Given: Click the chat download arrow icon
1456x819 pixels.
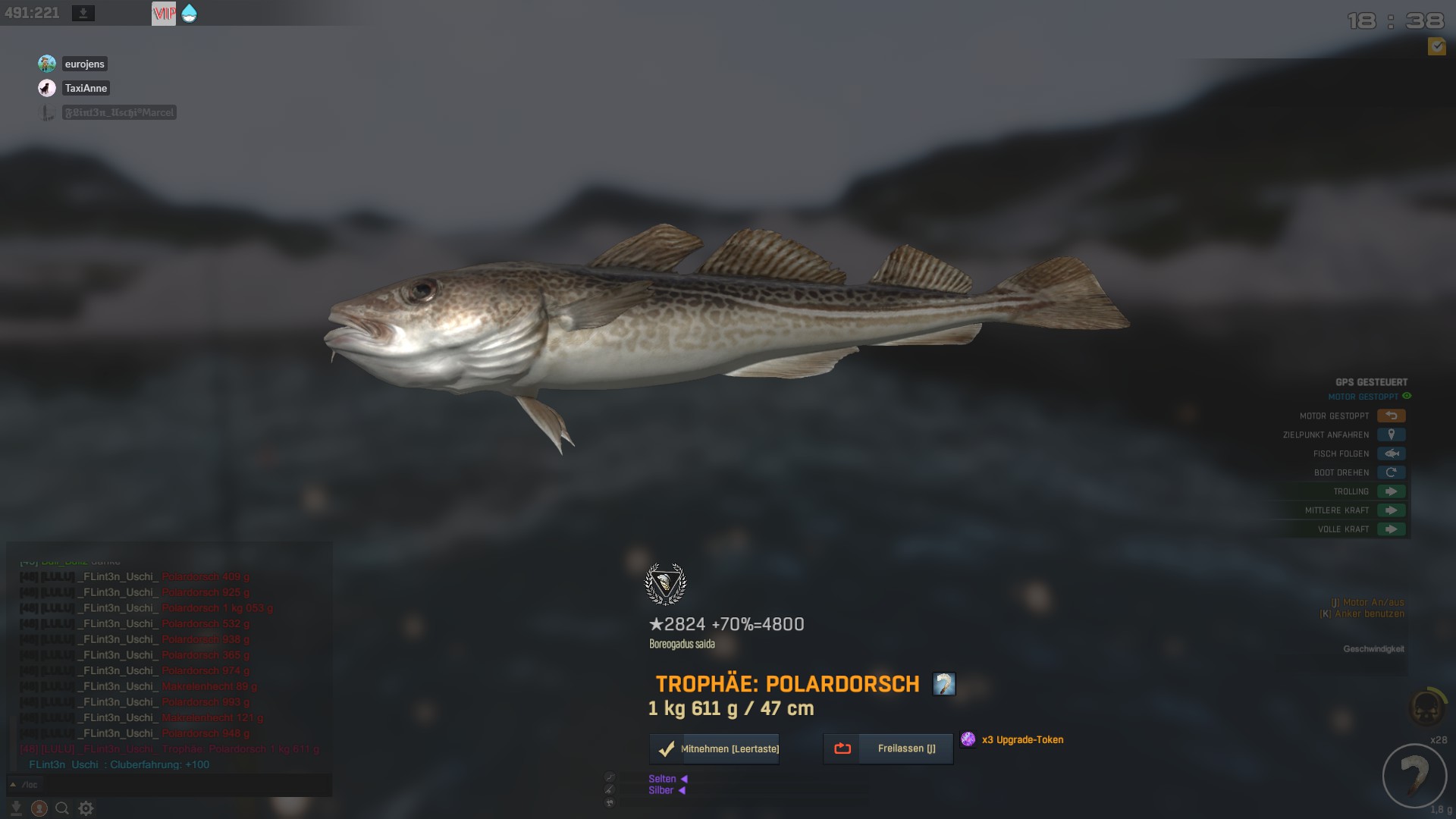Looking at the screenshot, I should click(16, 808).
